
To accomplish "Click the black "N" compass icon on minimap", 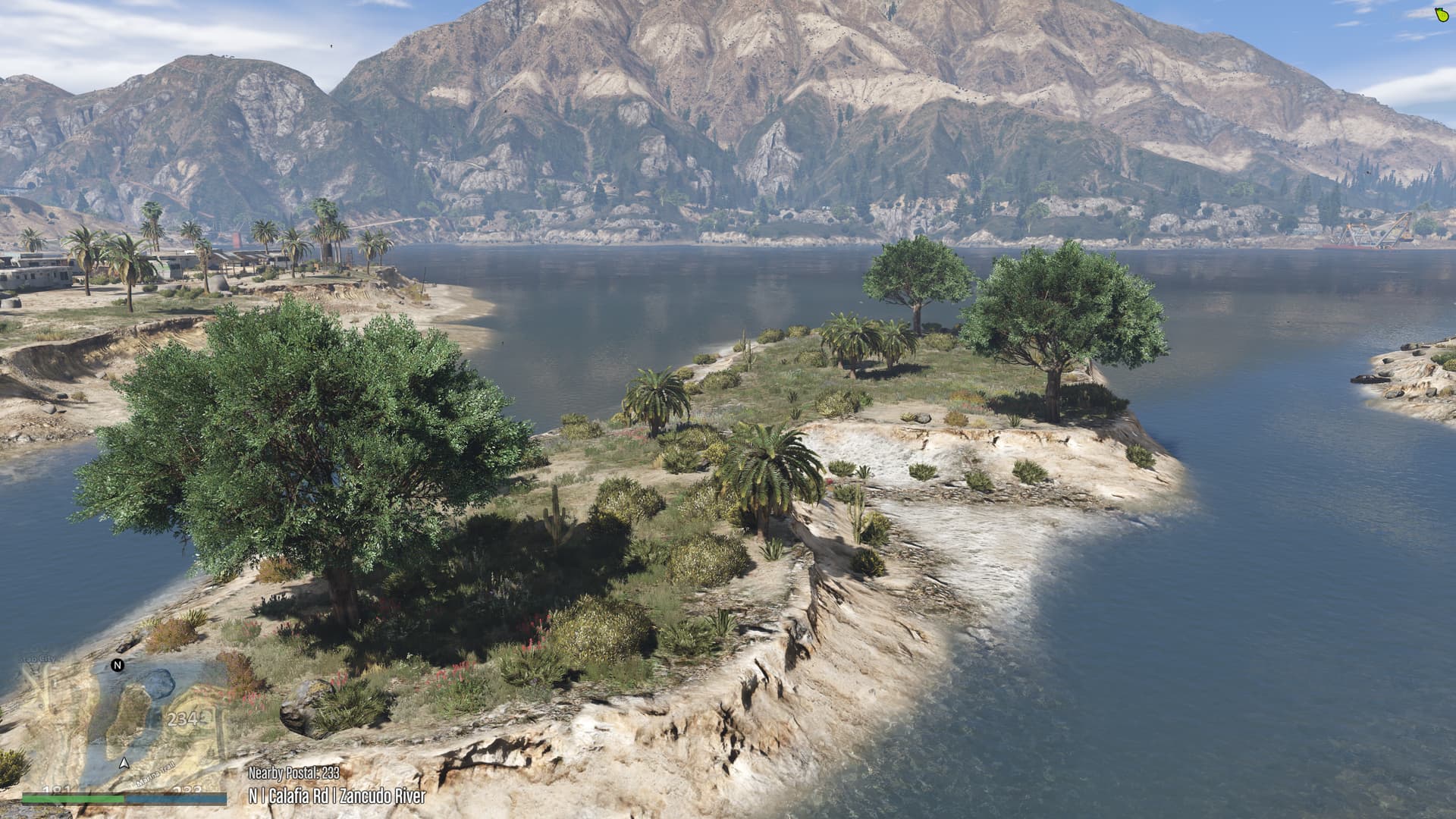I will tap(117, 665).
